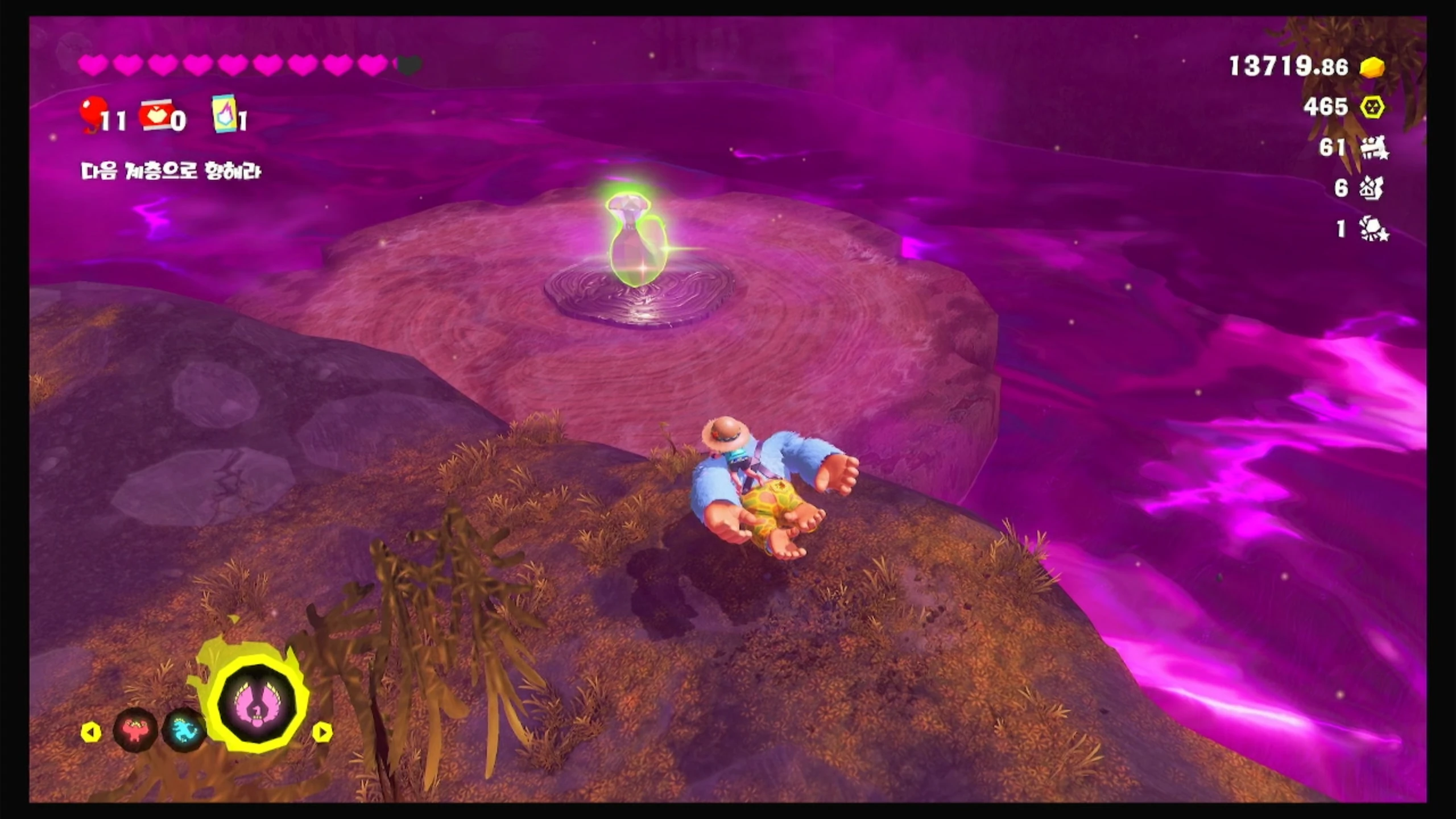Image resolution: width=1456 pixels, height=819 pixels.
Task: Select the pink winged Ostrich Bananza icon
Action: click(259, 704)
